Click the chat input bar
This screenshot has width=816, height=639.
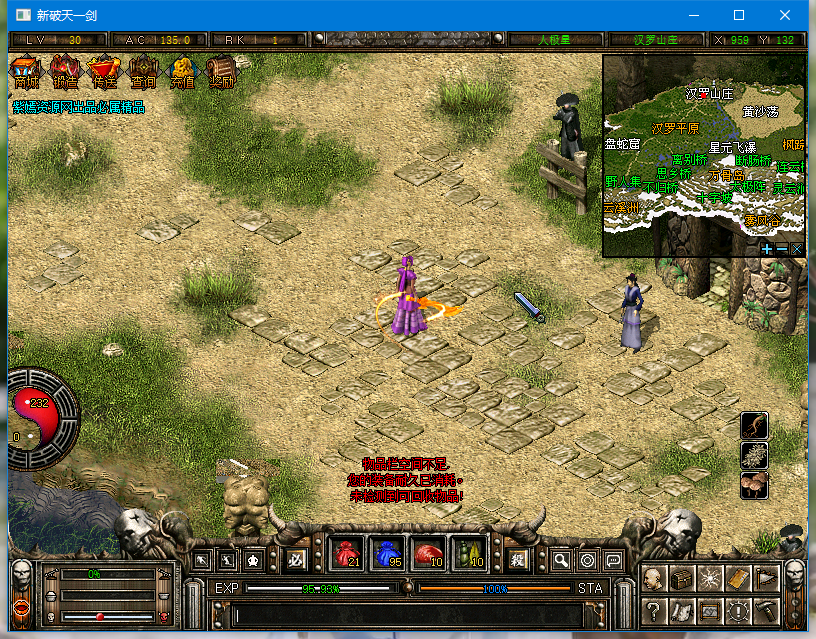pos(405,614)
